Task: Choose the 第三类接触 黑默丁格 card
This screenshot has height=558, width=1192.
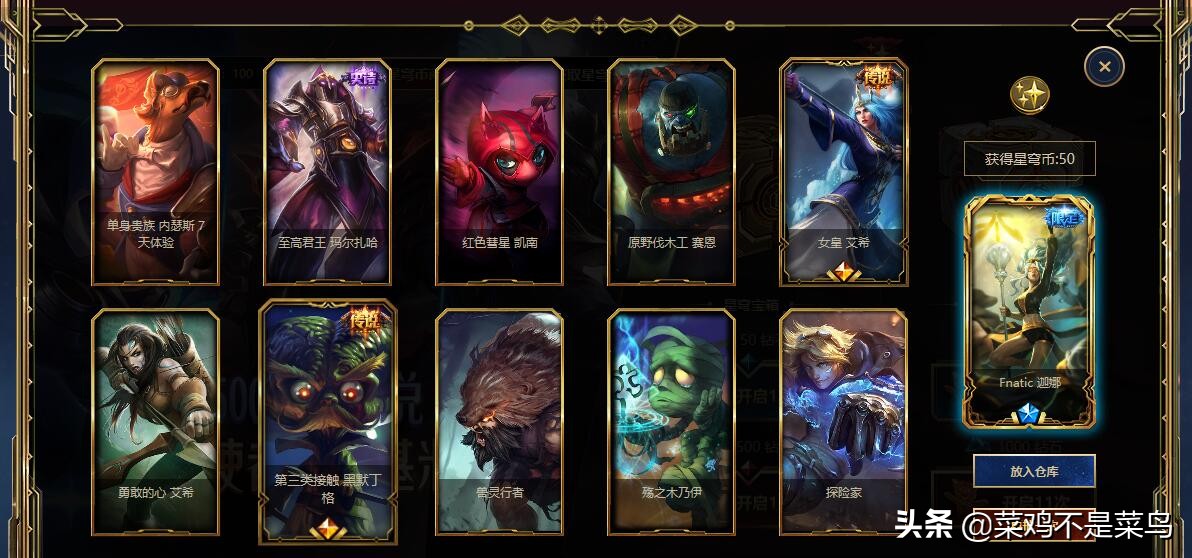Action: pyautogui.click(x=327, y=421)
